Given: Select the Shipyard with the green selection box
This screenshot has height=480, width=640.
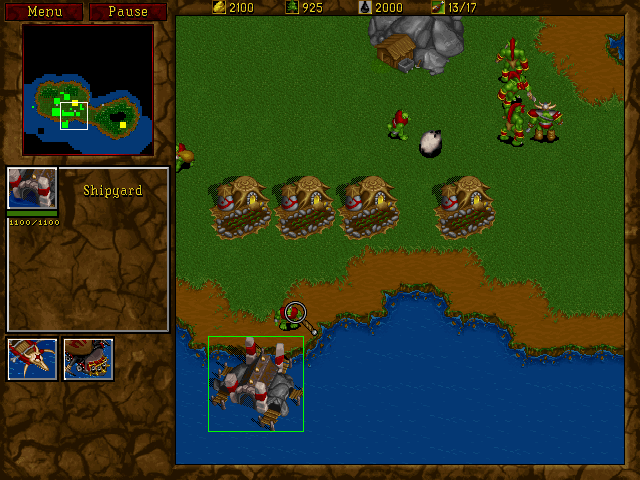Looking at the screenshot, I should tap(255, 383).
